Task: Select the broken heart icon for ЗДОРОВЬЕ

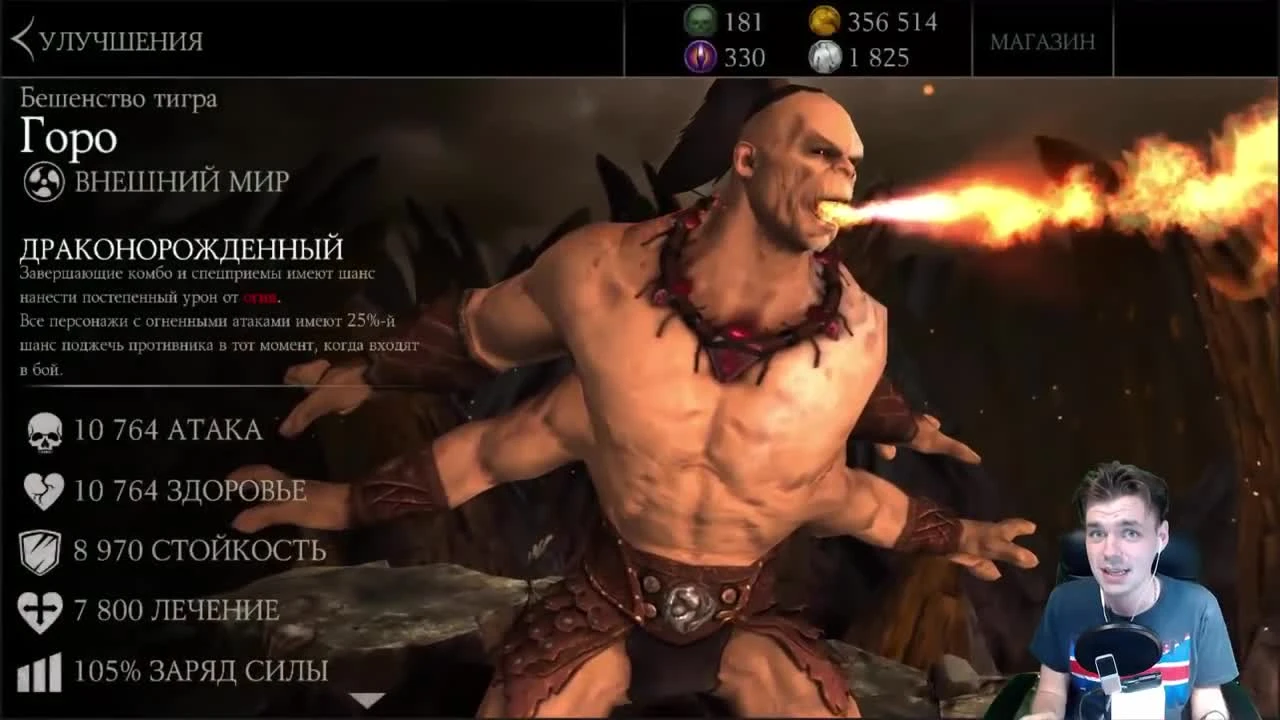Action: click(x=44, y=491)
